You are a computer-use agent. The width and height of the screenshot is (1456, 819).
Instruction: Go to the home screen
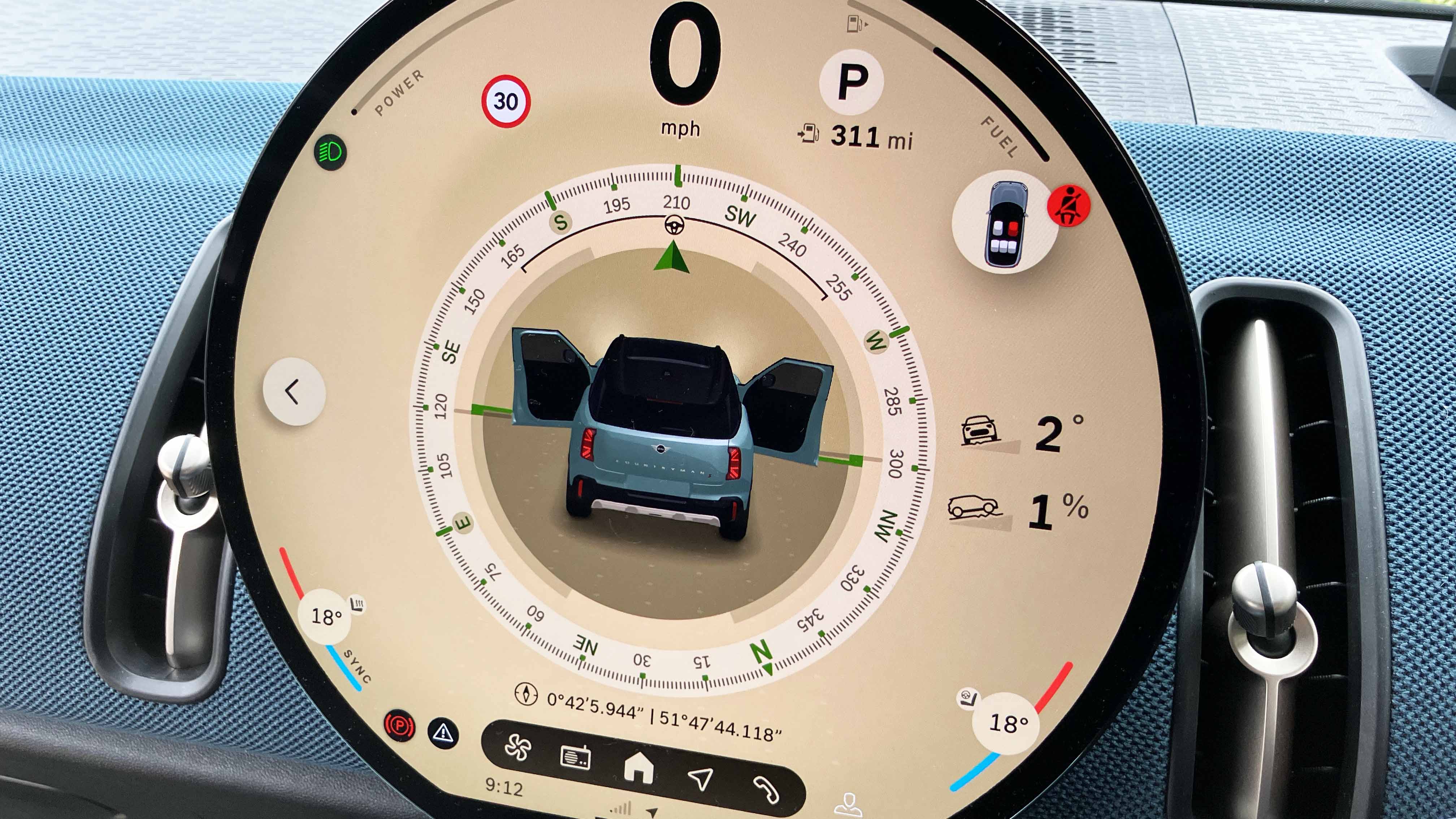(x=639, y=769)
